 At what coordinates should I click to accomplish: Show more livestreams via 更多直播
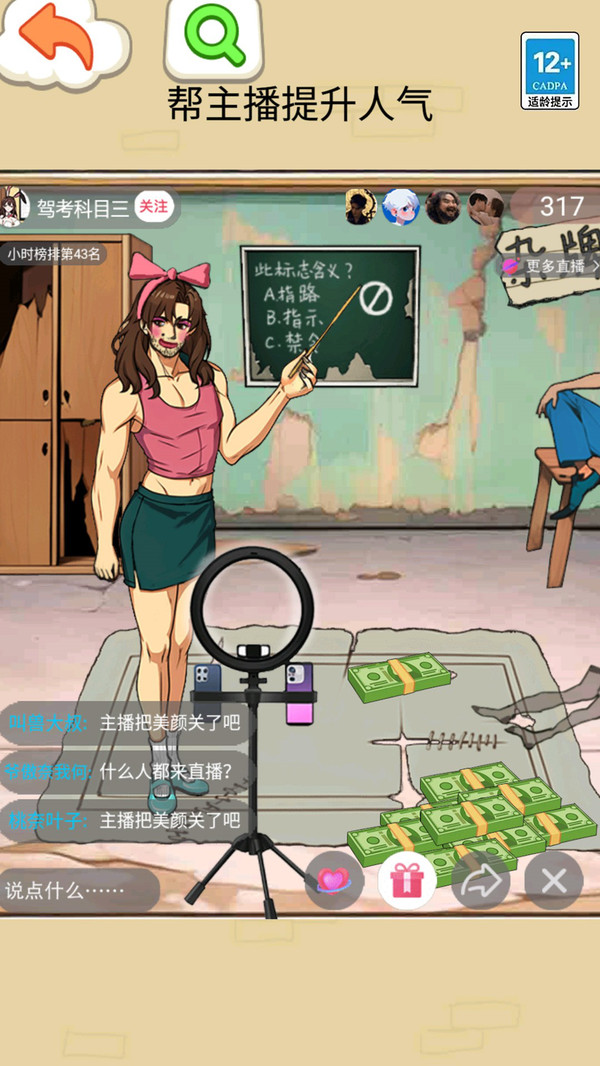click(x=552, y=267)
